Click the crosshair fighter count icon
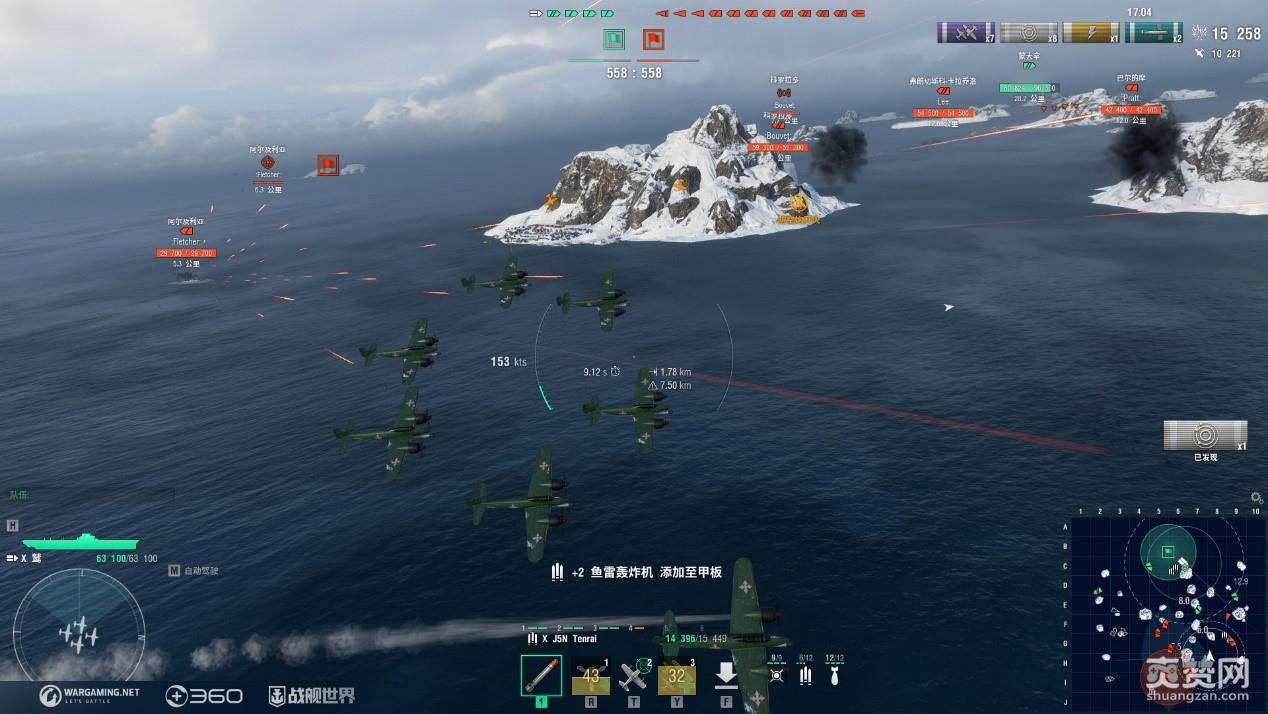The width and height of the screenshot is (1268, 714). (777, 674)
